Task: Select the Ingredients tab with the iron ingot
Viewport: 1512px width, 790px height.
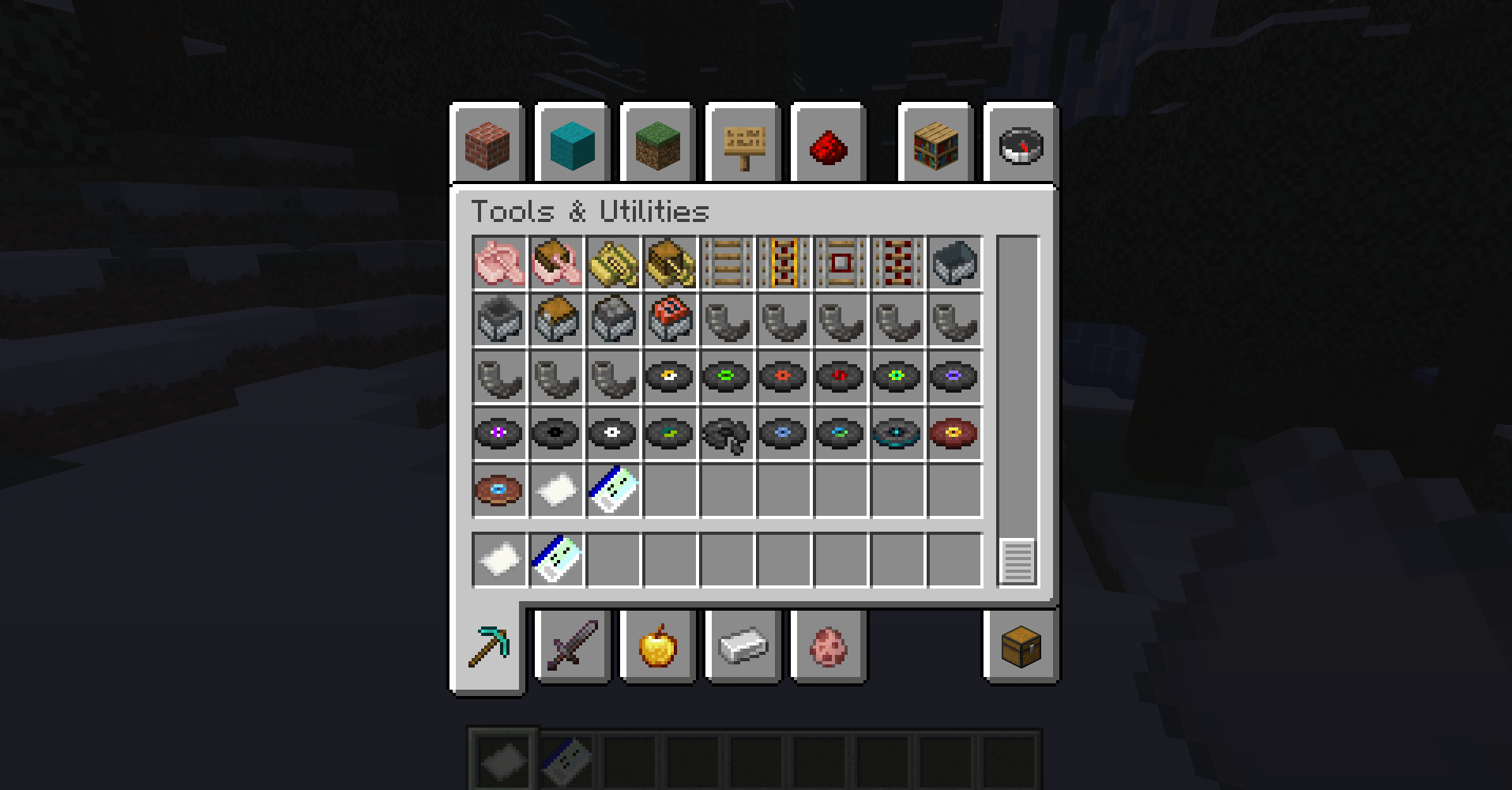Action: (x=741, y=648)
